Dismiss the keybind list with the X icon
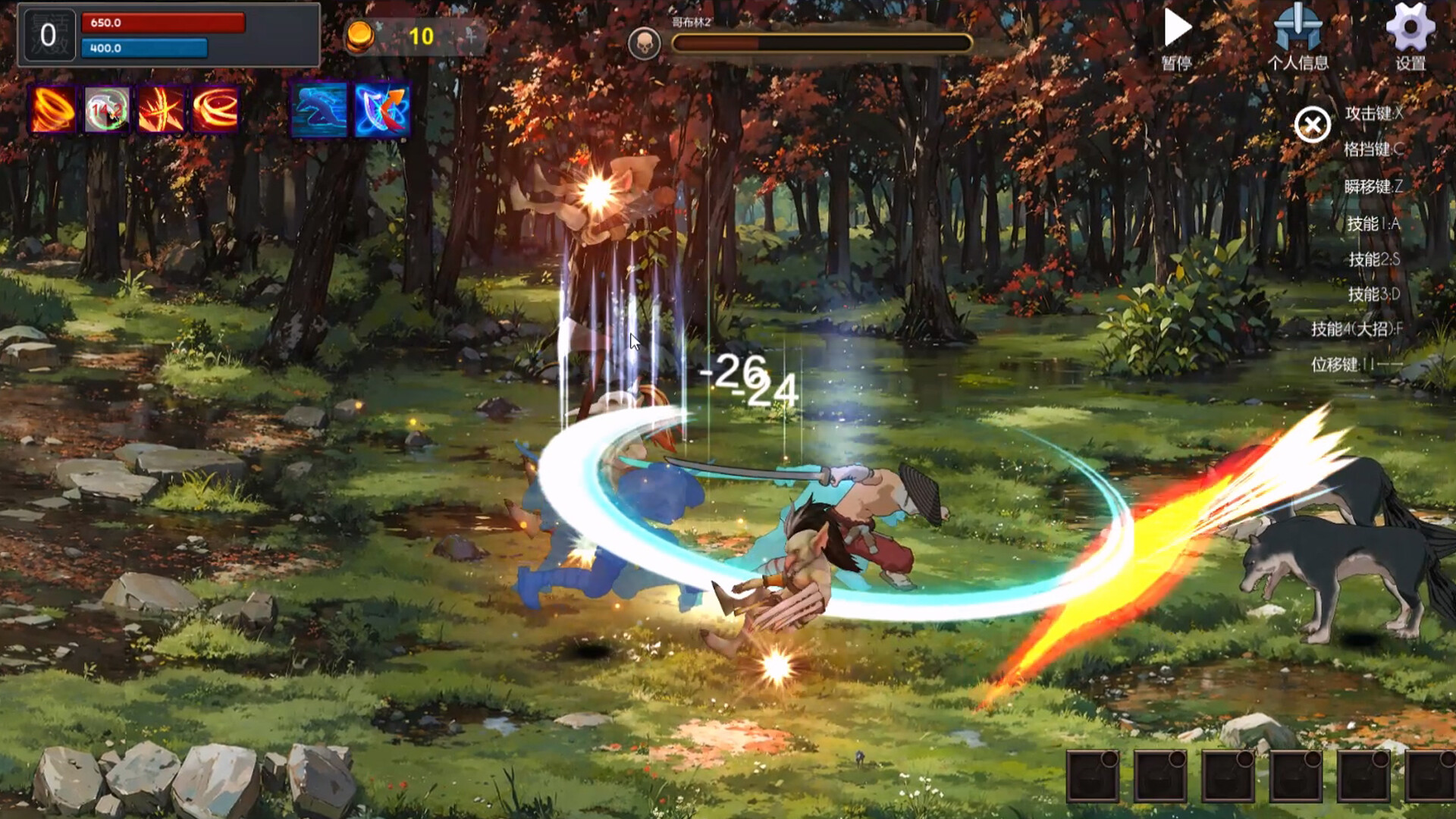Viewport: 1456px width, 819px height. (x=1313, y=126)
